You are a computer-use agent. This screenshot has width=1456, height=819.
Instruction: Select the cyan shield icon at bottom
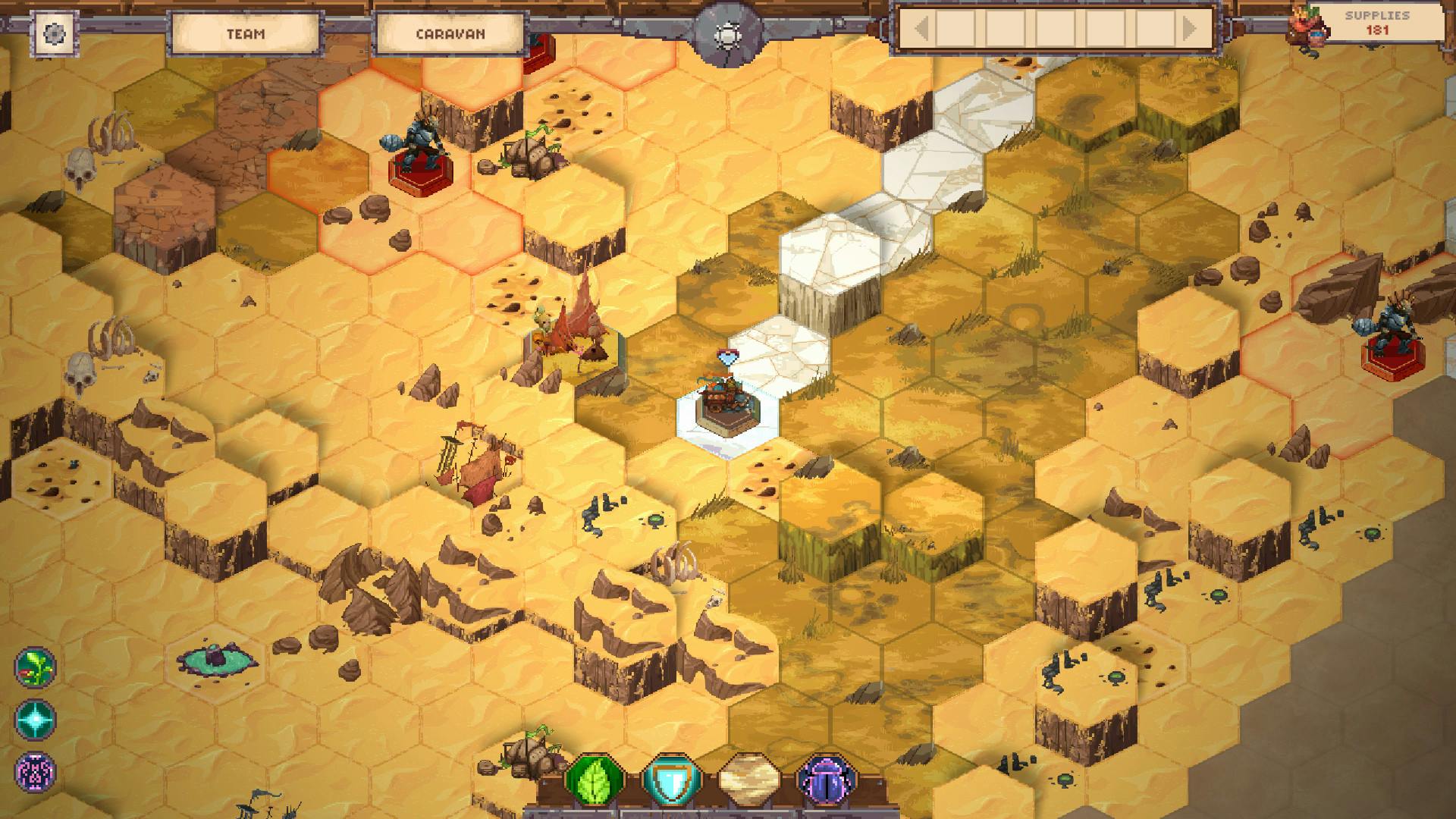click(670, 777)
